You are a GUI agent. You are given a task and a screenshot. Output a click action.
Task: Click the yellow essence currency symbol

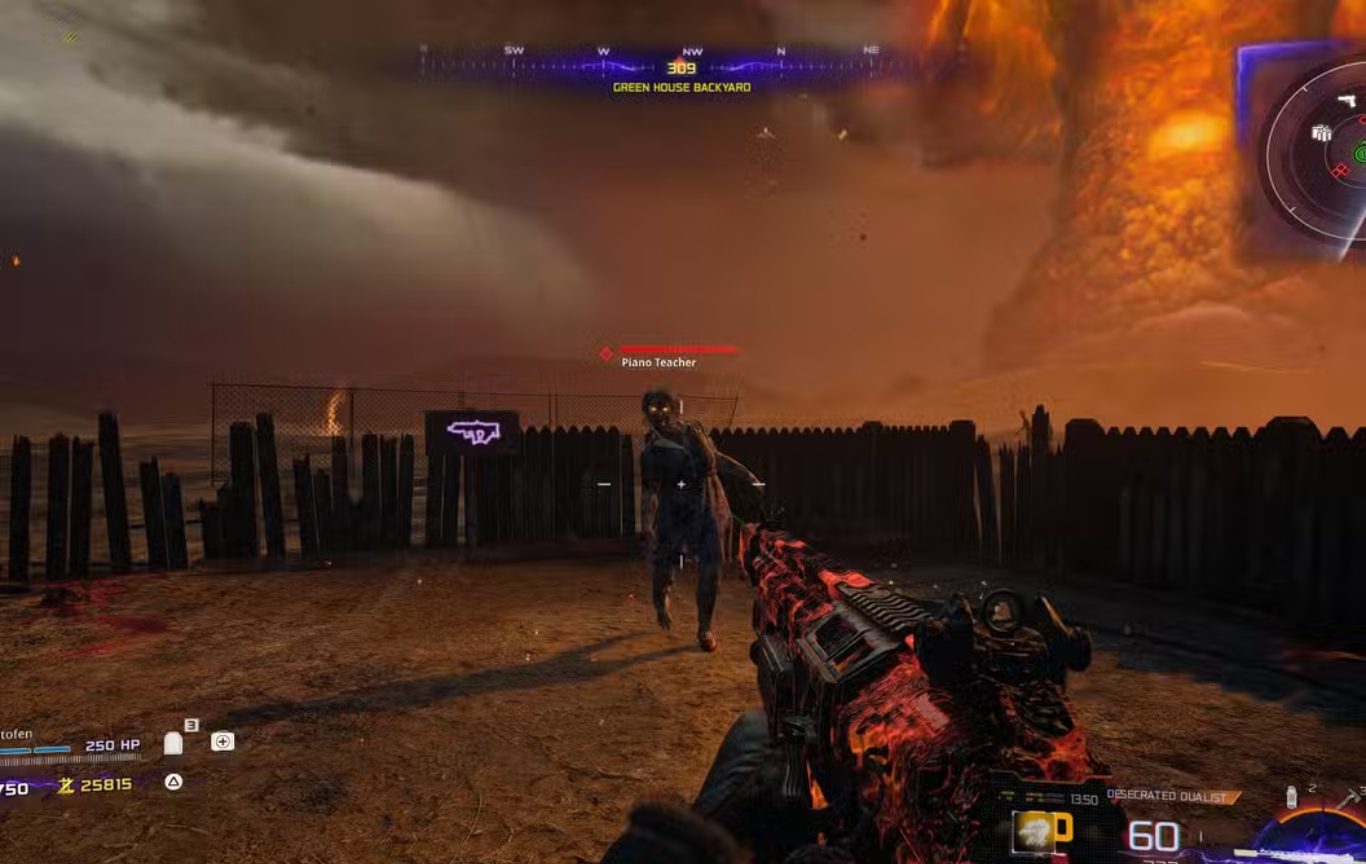coord(66,786)
